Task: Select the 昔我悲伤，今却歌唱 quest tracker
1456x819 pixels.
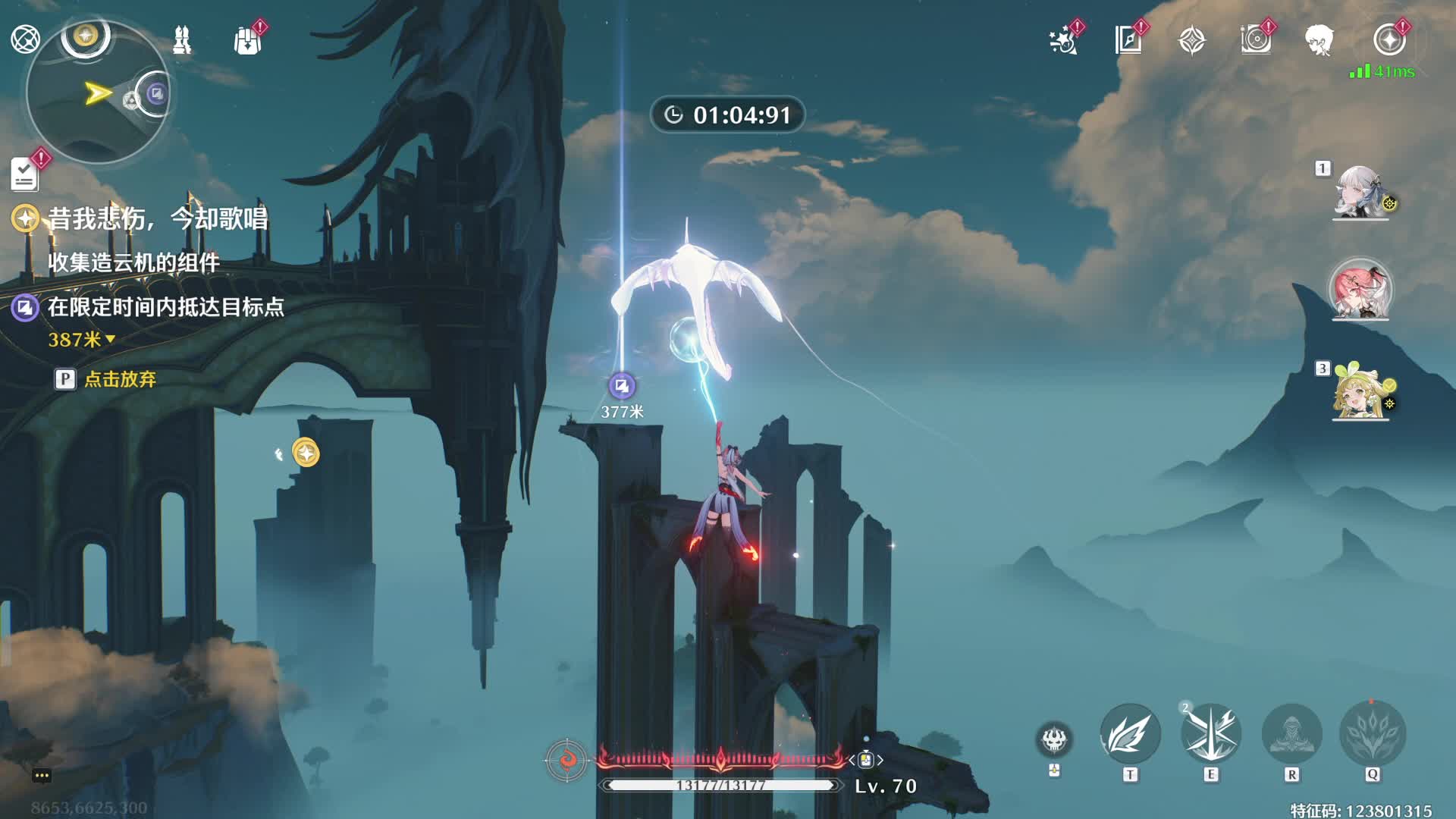Action: click(157, 219)
